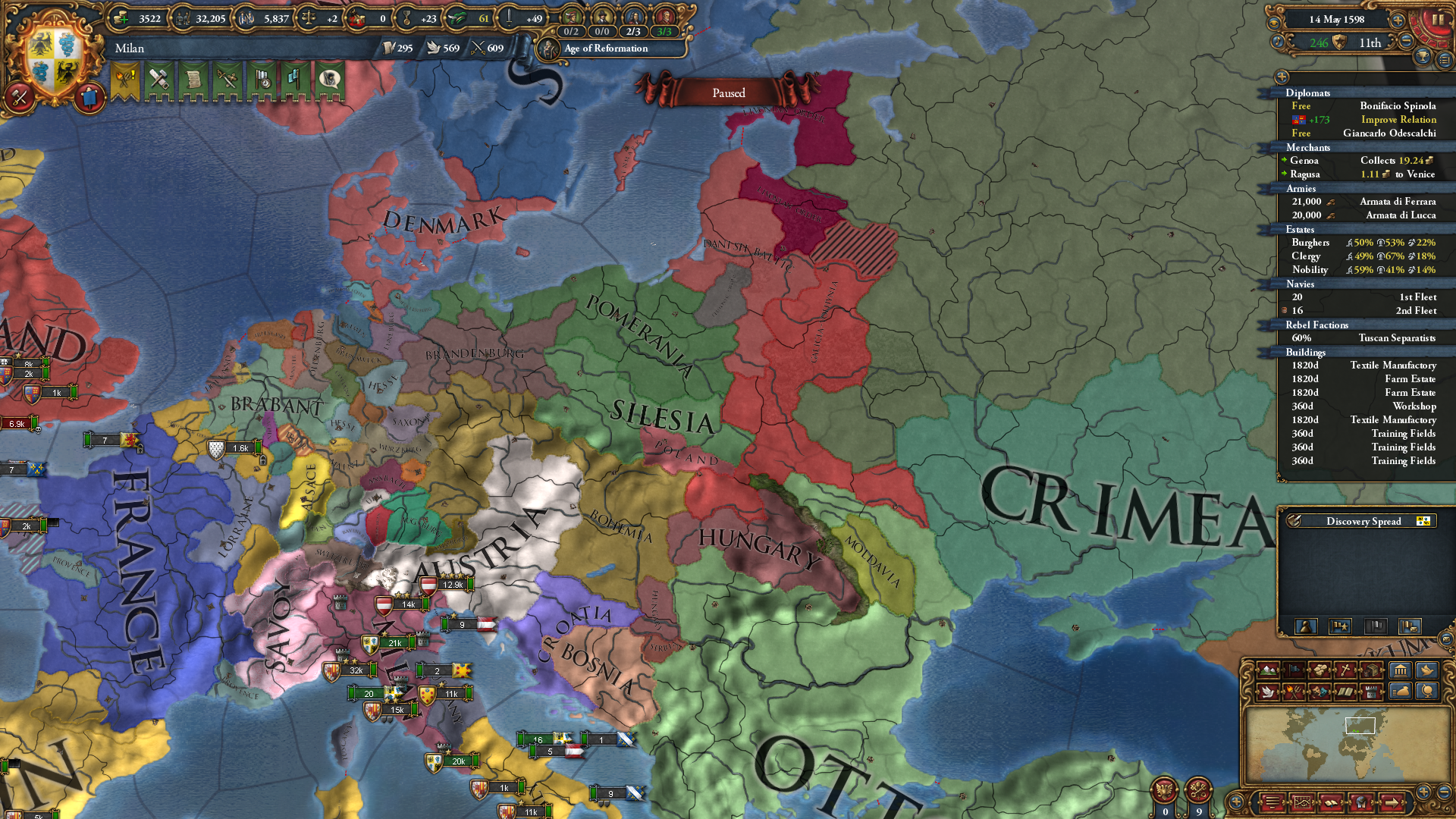Increase game speed with the plus control

[x=1398, y=20]
